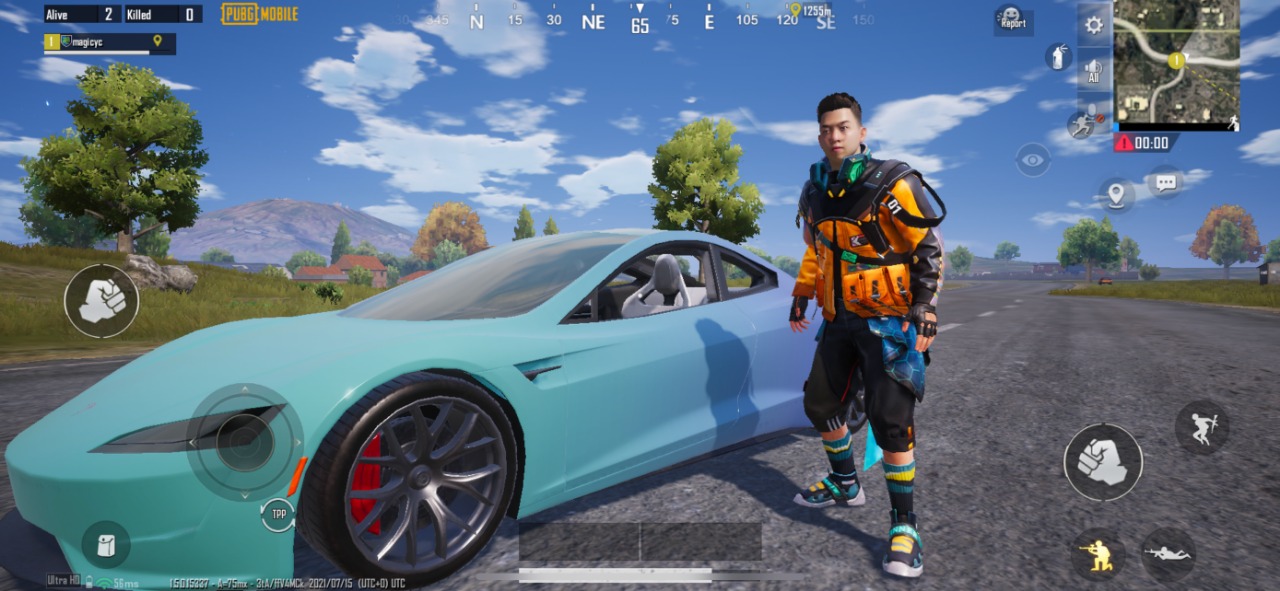Click the Report button
1280x591 pixels.
(x=1012, y=19)
